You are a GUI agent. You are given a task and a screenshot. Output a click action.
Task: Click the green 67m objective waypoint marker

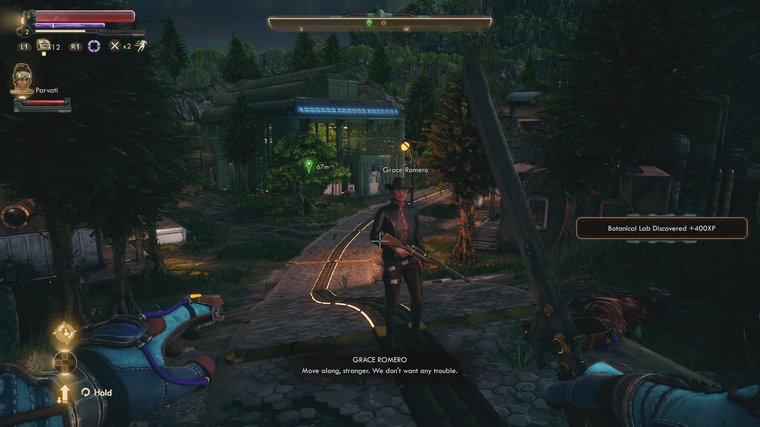(308, 165)
